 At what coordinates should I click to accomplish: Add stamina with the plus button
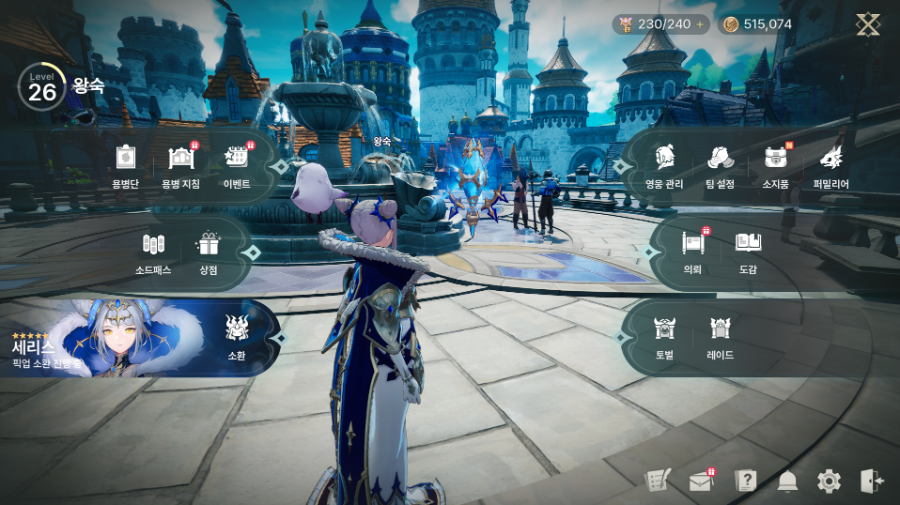(x=699, y=24)
